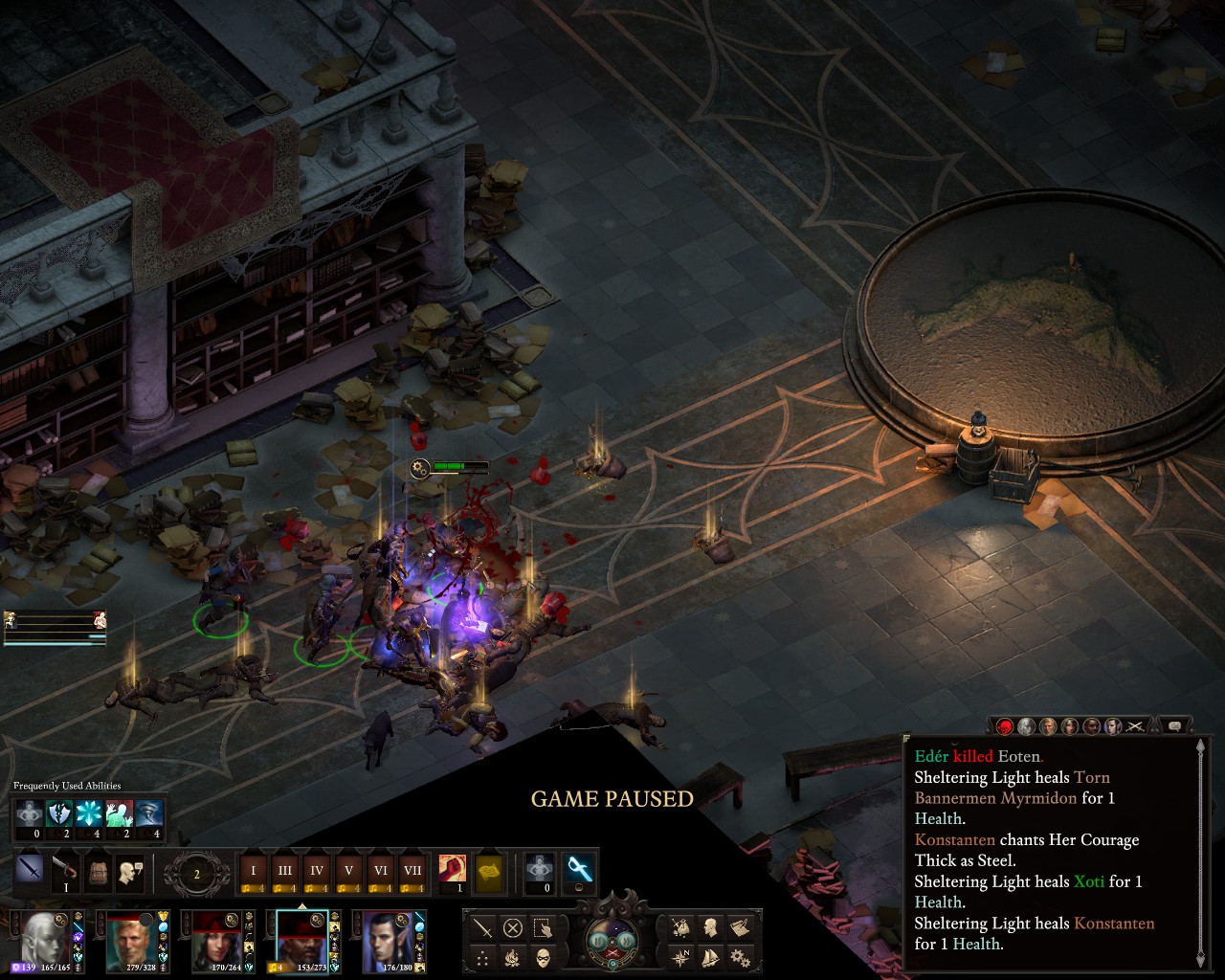The width and height of the screenshot is (1225, 980).
Task: Filter combat log by red skull icon
Action: [1004, 726]
